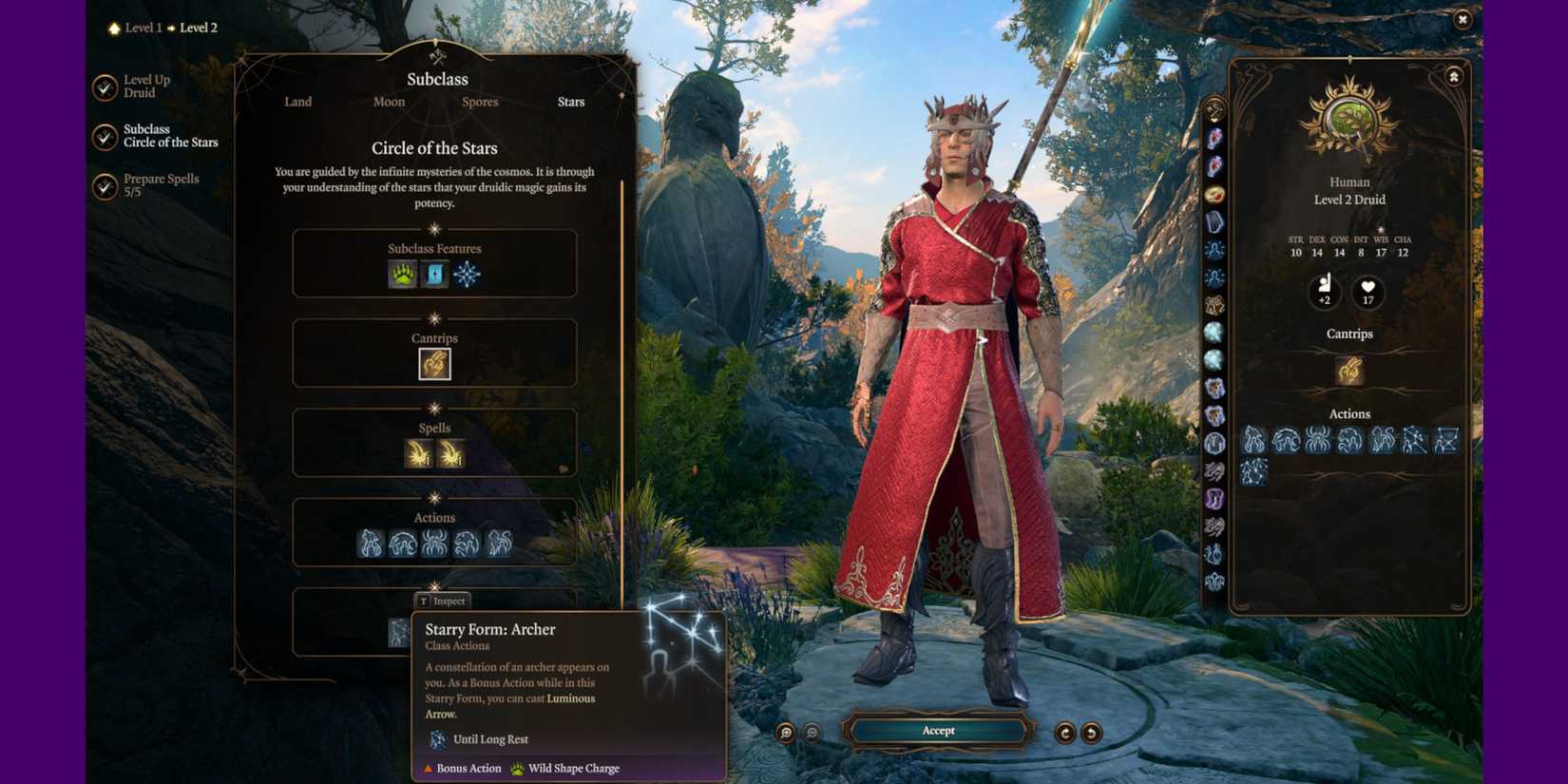Inspect the green paw subclass feature
This screenshot has width=1568, height=784.
(x=403, y=275)
